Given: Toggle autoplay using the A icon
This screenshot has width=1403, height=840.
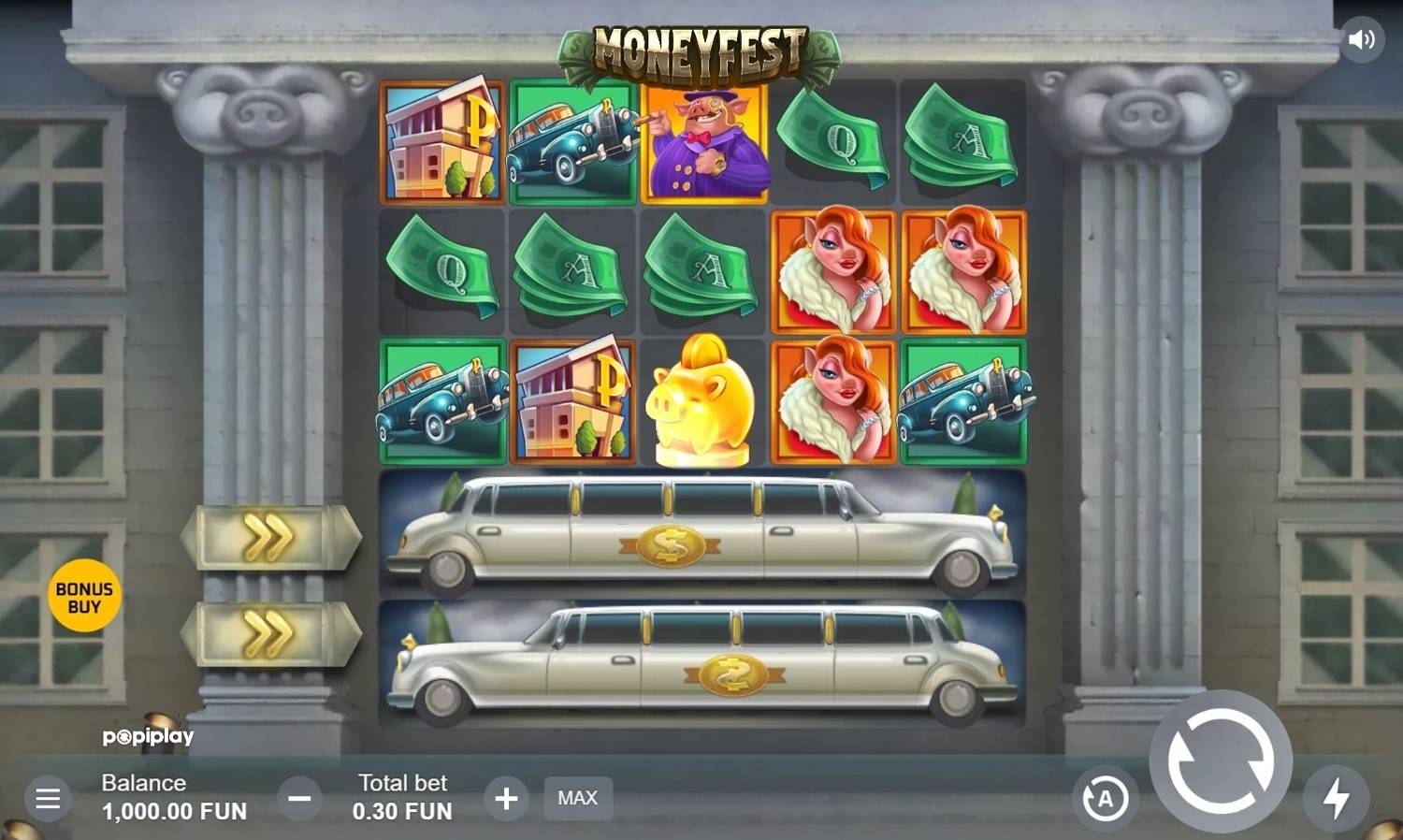Looking at the screenshot, I should point(1106,798).
